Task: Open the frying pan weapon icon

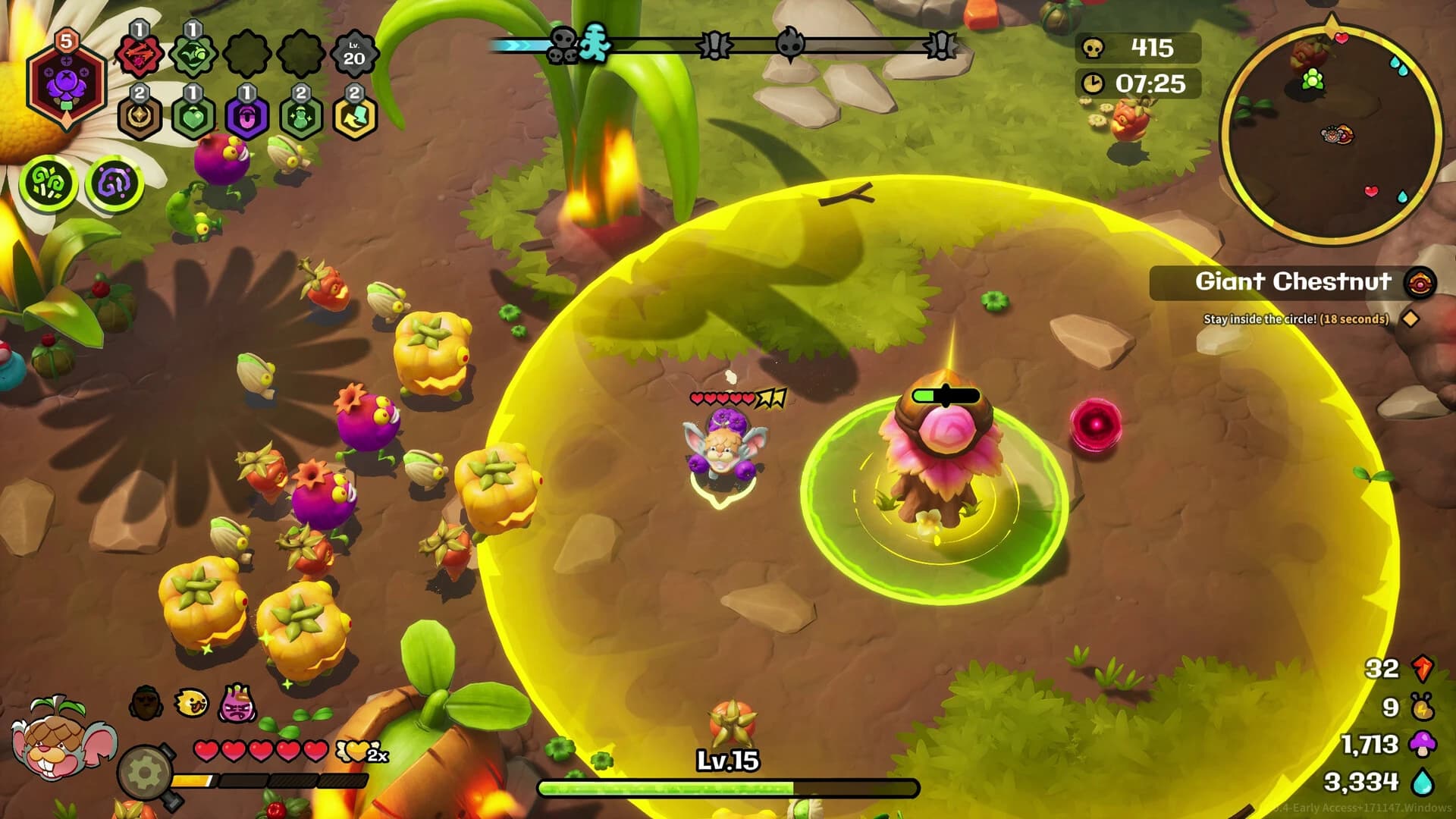Action: point(146,770)
